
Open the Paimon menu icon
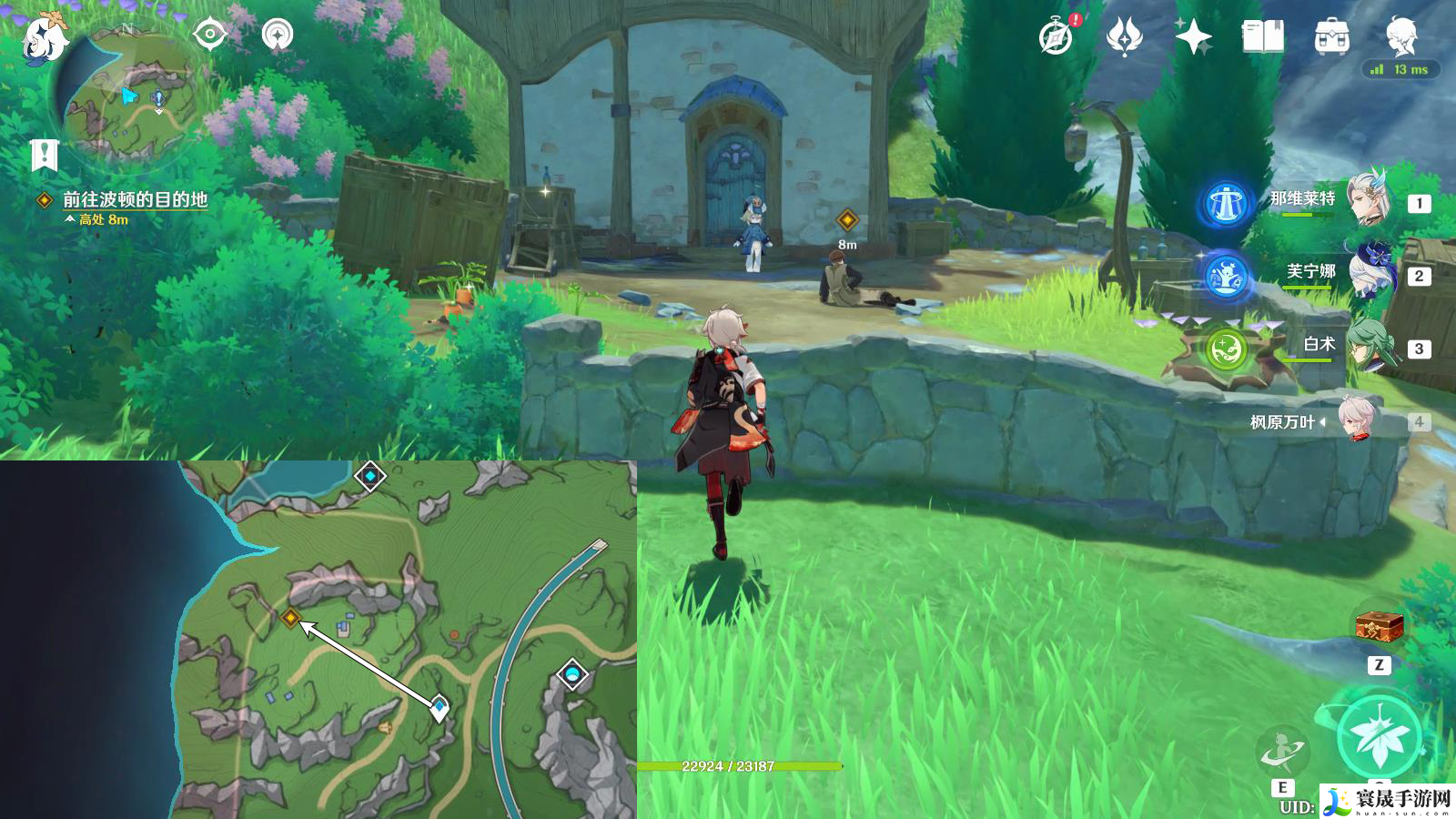point(44,38)
